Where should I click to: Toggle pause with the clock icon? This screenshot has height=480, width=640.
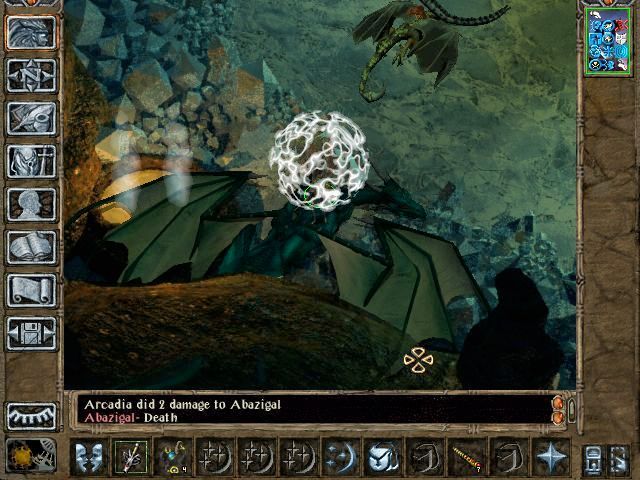coord(24,457)
